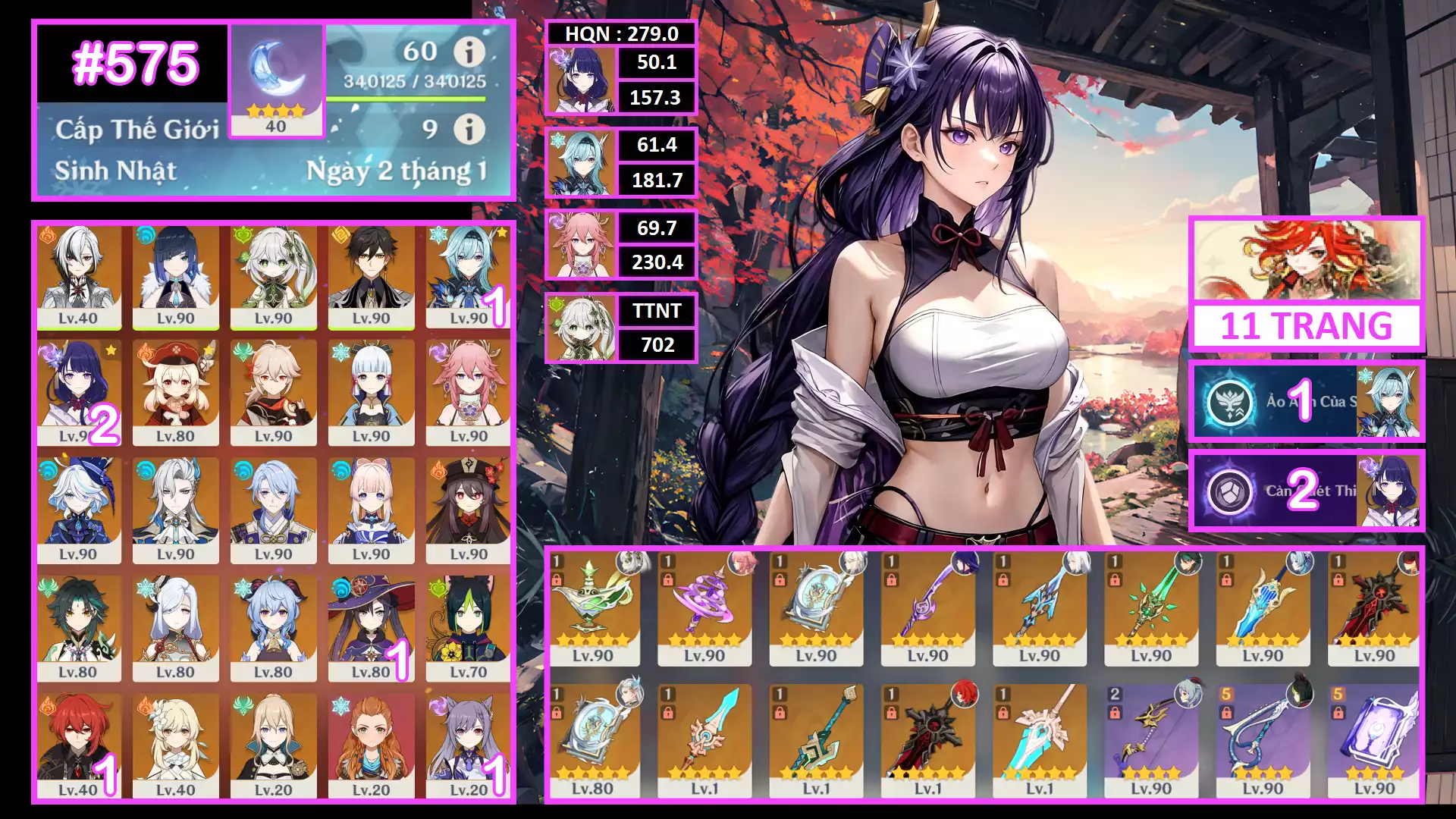Select the Neuvillette character card

pos(175,511)
